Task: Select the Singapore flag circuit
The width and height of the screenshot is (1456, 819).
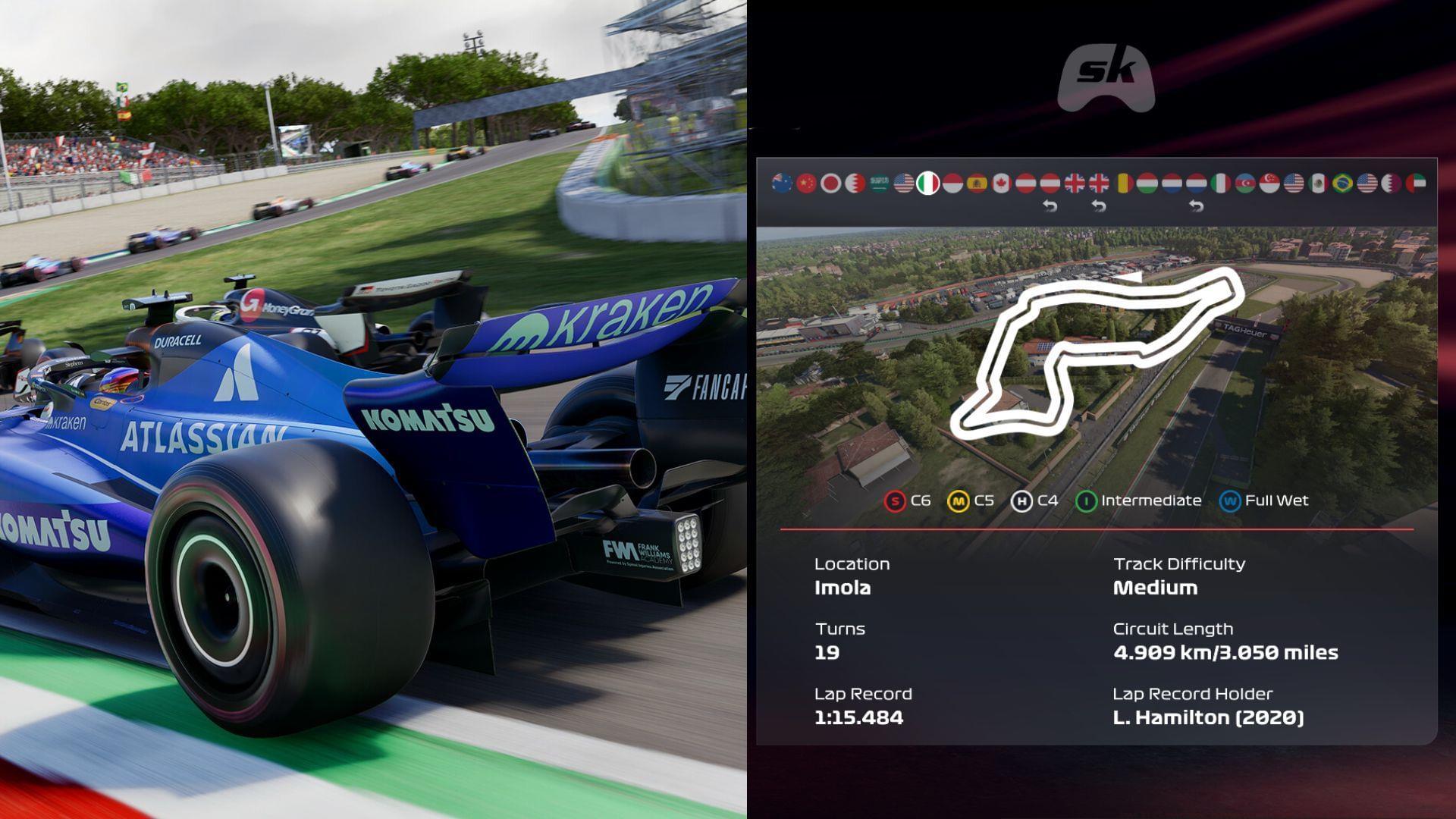Action: [x=1269, y=183]
